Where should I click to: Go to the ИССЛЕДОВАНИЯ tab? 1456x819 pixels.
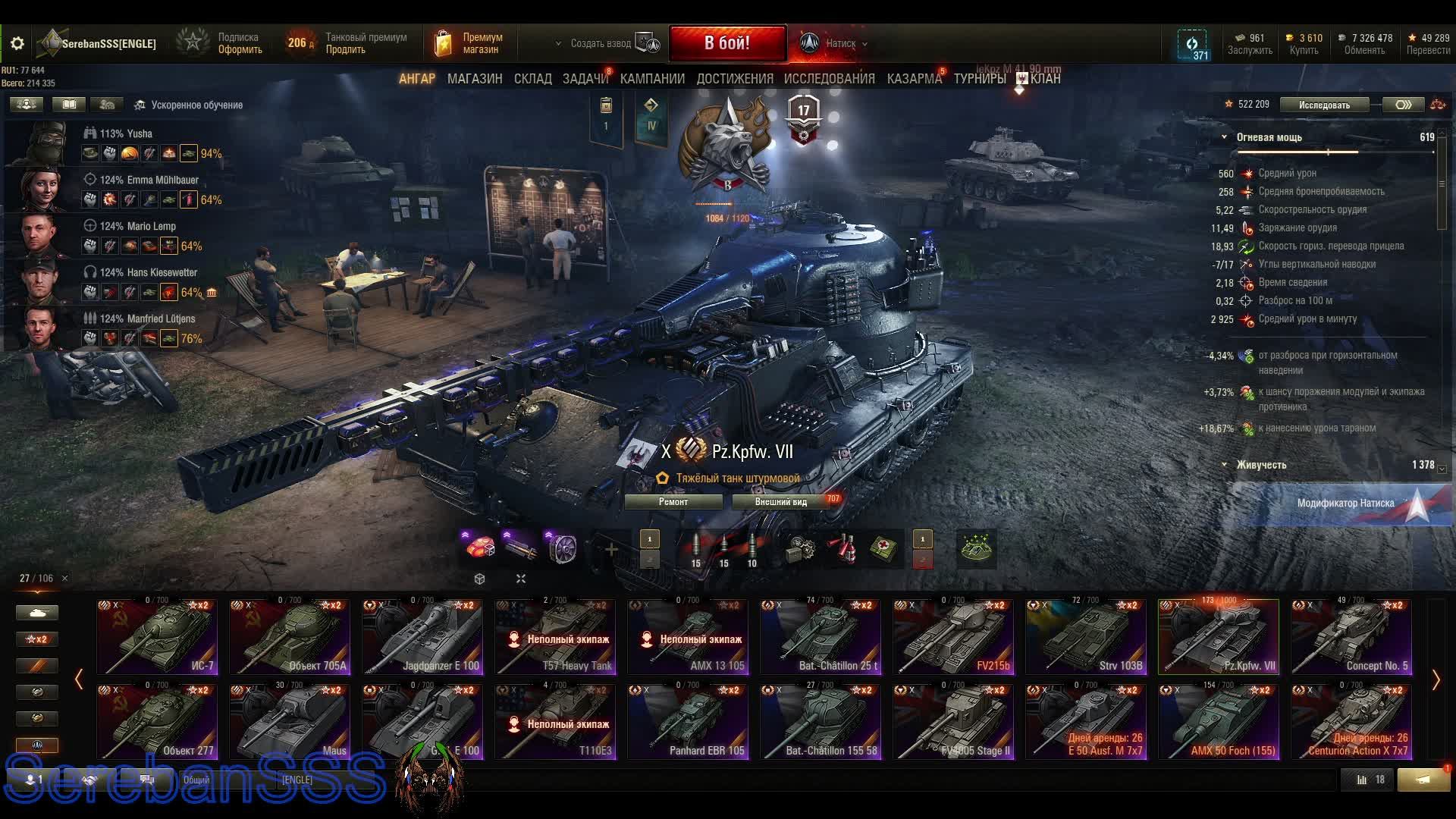click(x=829, y=79)
